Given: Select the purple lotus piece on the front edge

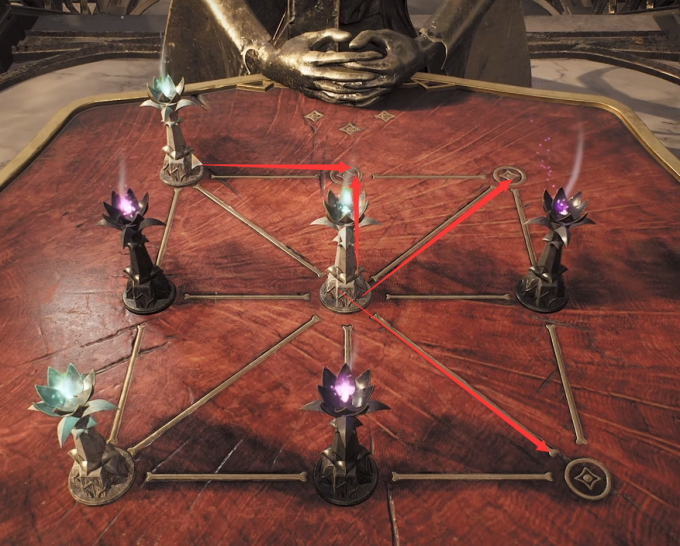Looking at the screenshot, I should coord(345,430).
